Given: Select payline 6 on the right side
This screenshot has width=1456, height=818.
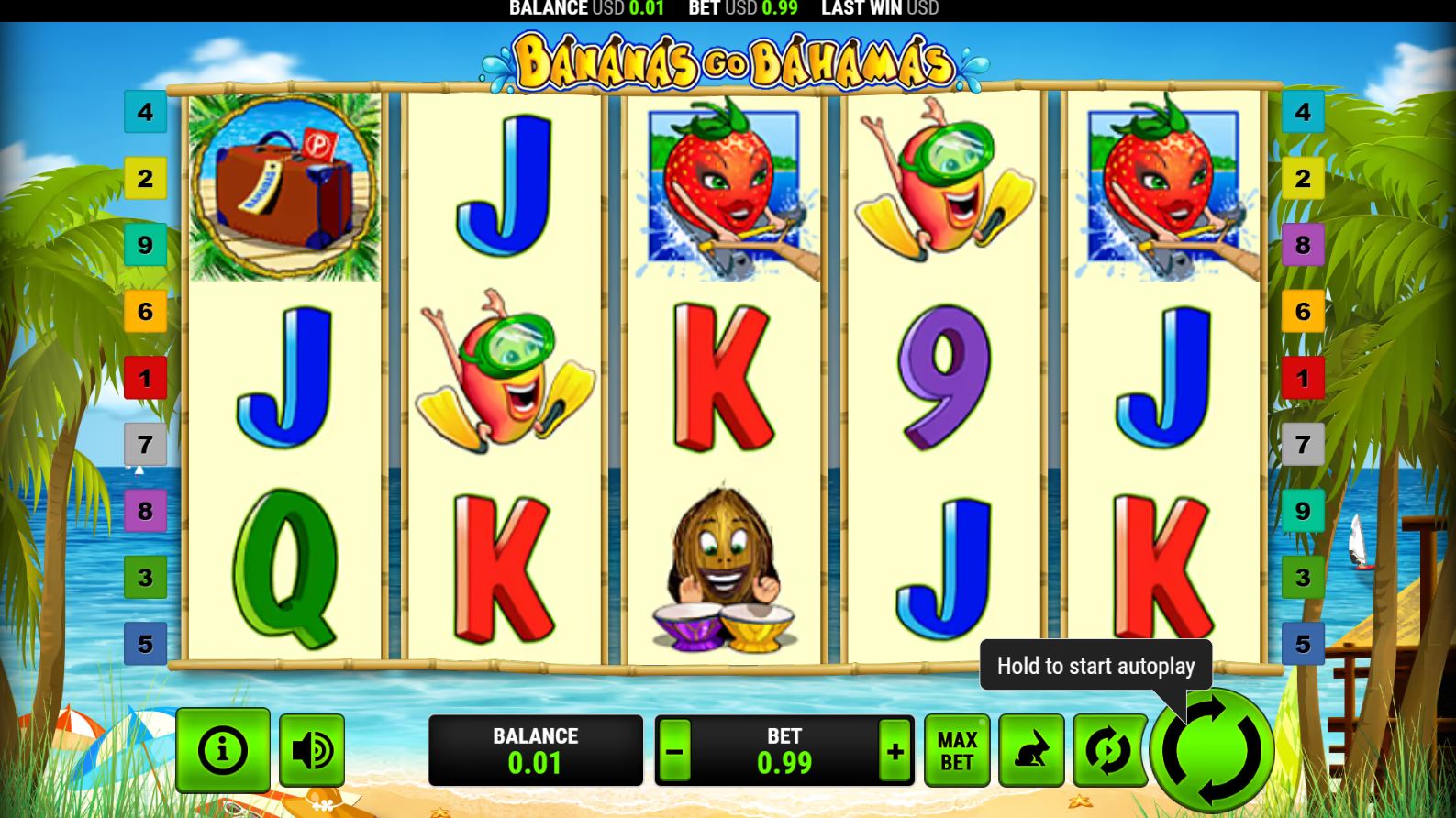Looking at the screenshot, I should point(1303,312).
